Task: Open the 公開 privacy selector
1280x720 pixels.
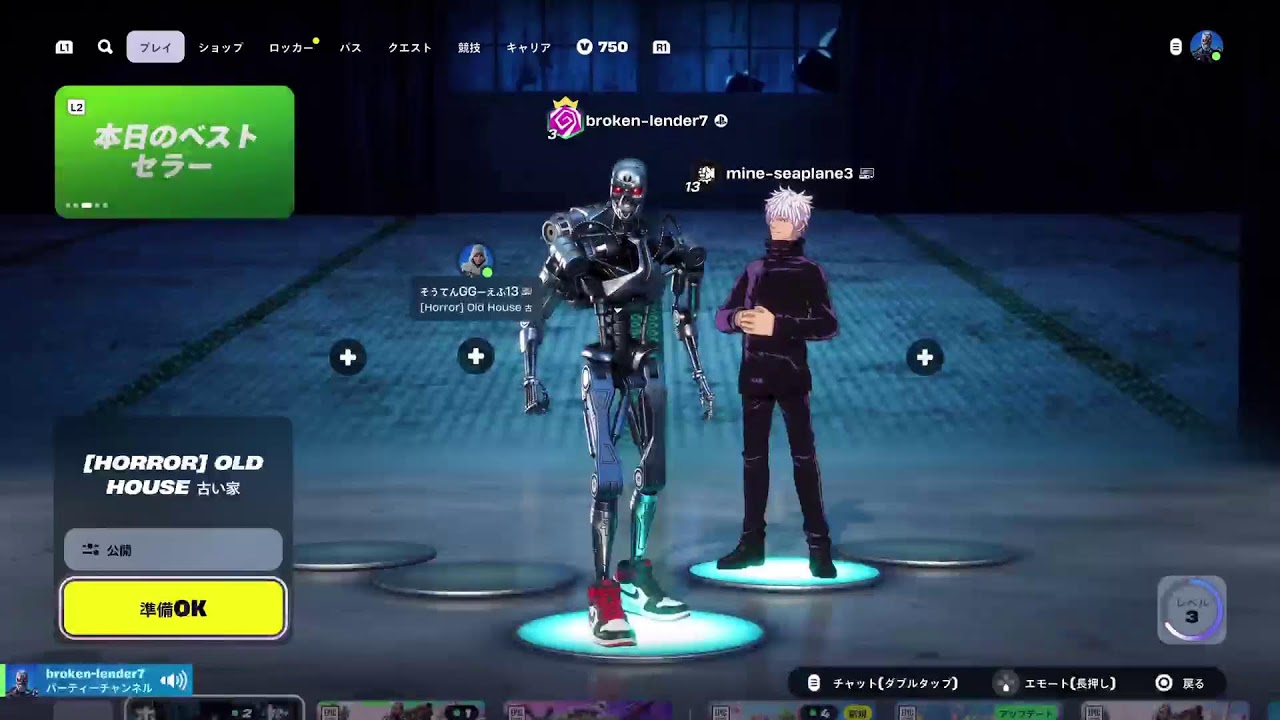Action: pyautogui.click(x=172, y=549)
